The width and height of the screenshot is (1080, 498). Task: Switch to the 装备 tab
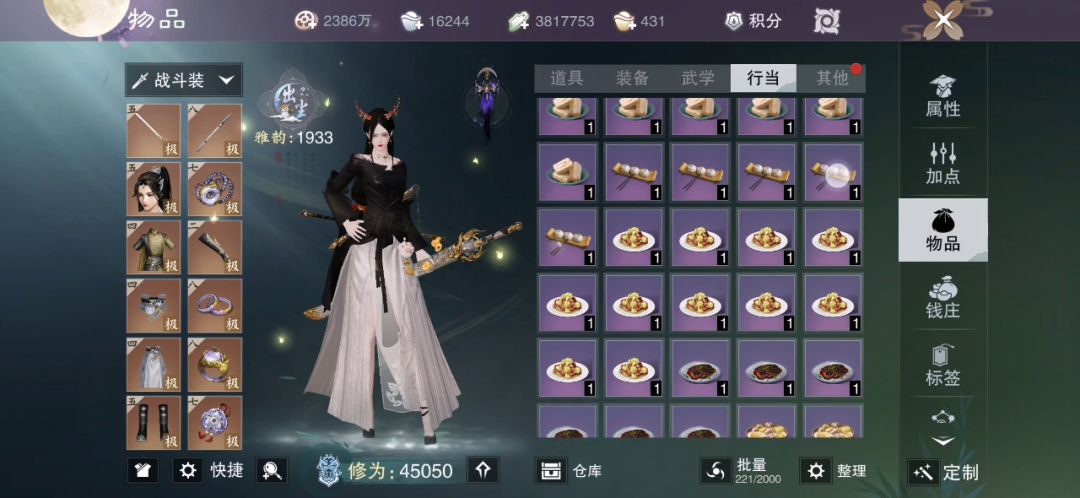(632, 78)
